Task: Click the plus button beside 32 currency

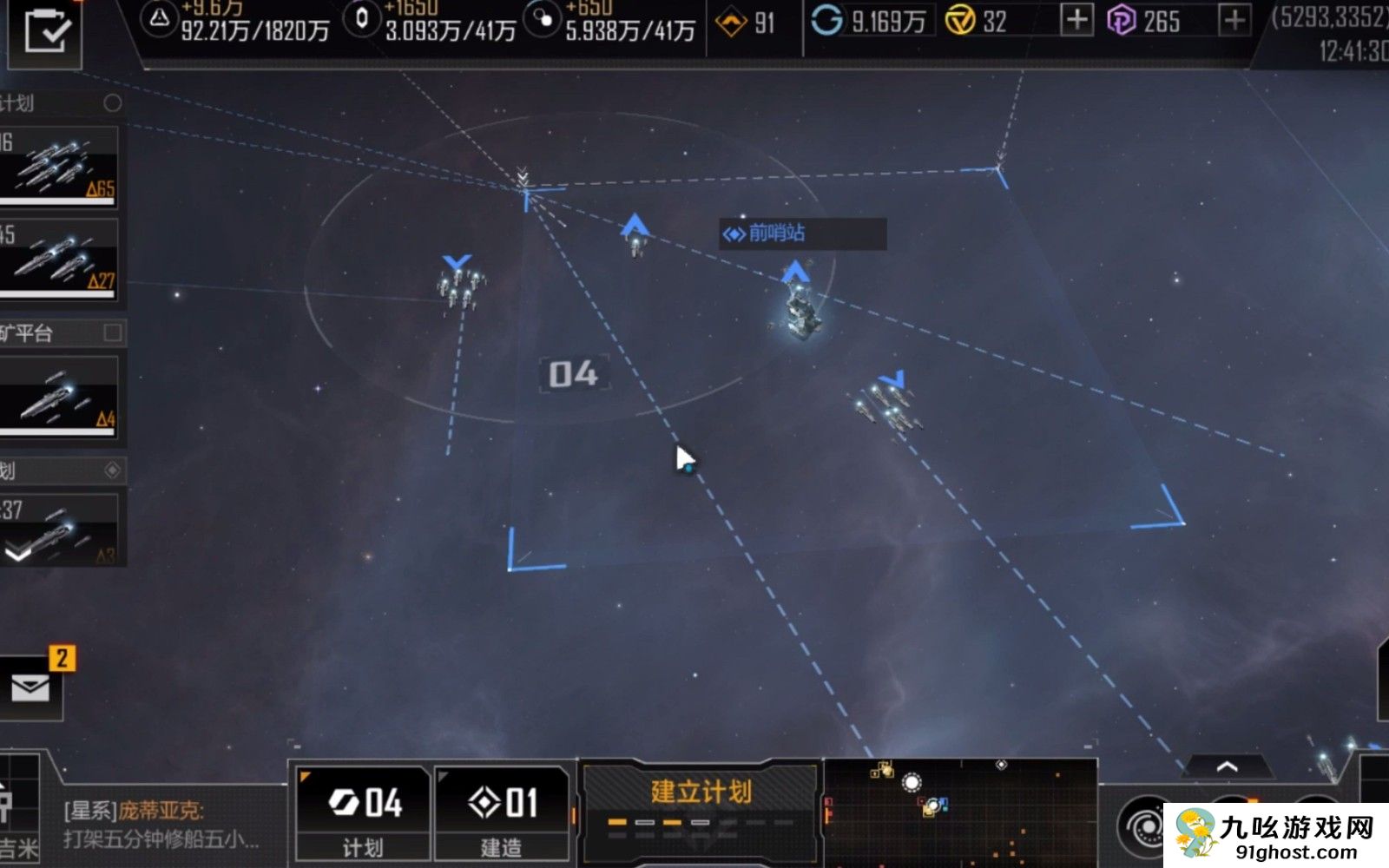Action: pyautogui.click(x=1076, y=20)
